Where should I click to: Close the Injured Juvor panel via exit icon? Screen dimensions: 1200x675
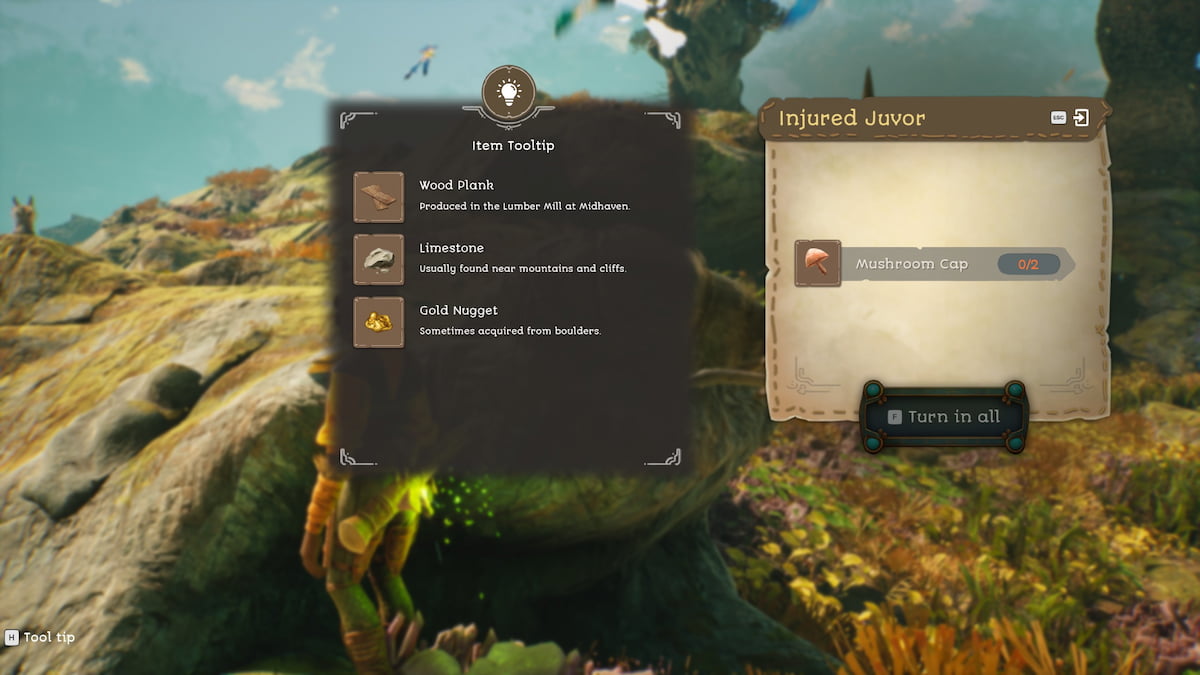click(x=1081, y=118)
